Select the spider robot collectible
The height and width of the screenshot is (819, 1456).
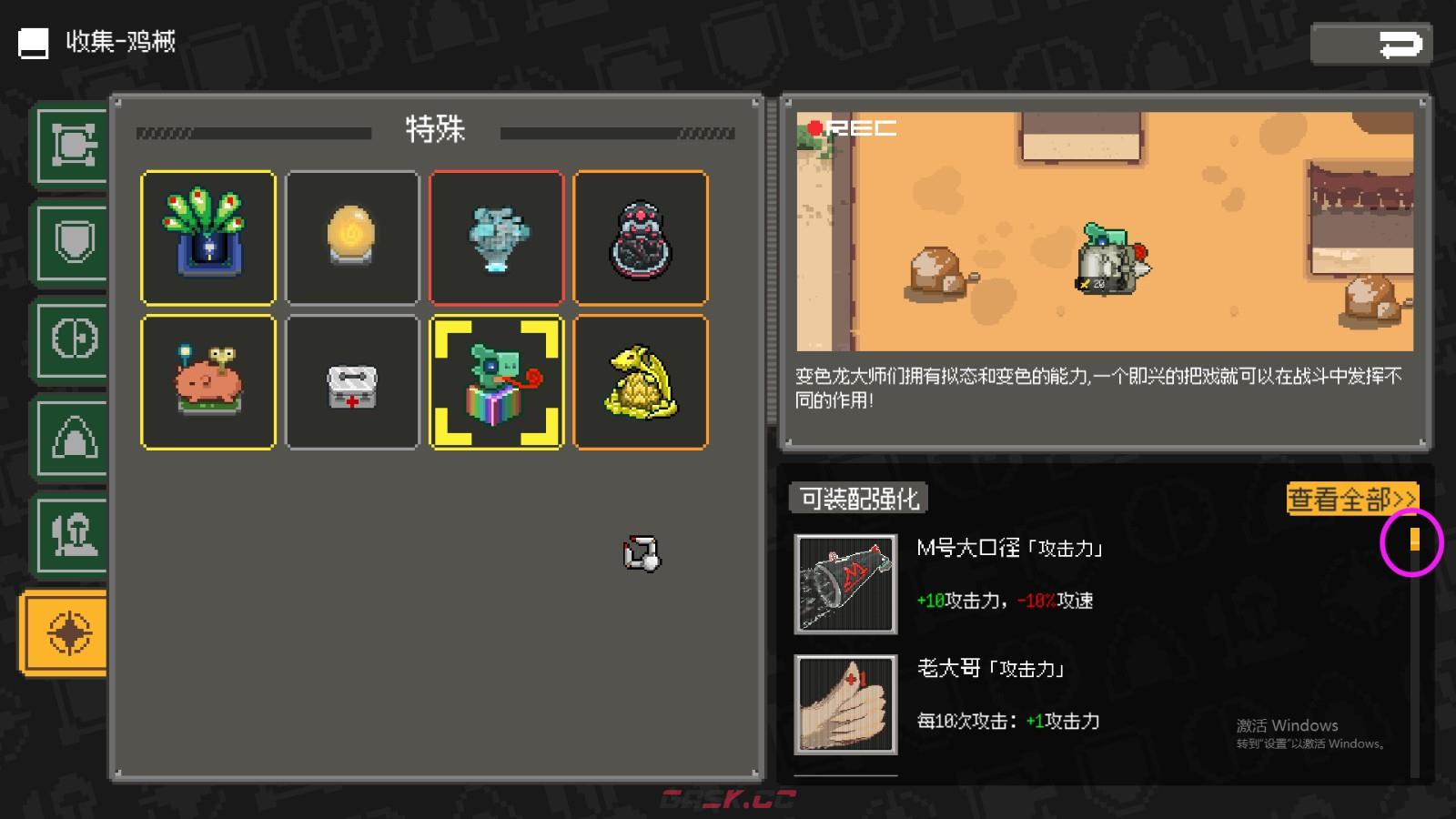pos(642,237)
